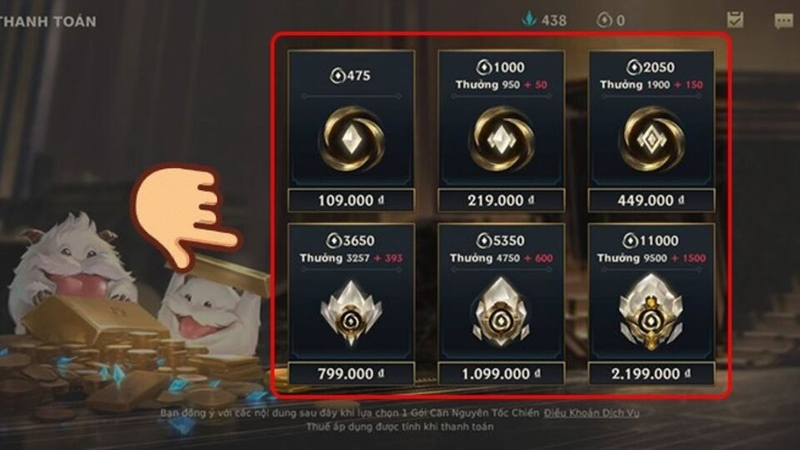Choose the 1000 Wild Cores bundle
This screenshot has width=800, height=450.
tap(501, 130)
